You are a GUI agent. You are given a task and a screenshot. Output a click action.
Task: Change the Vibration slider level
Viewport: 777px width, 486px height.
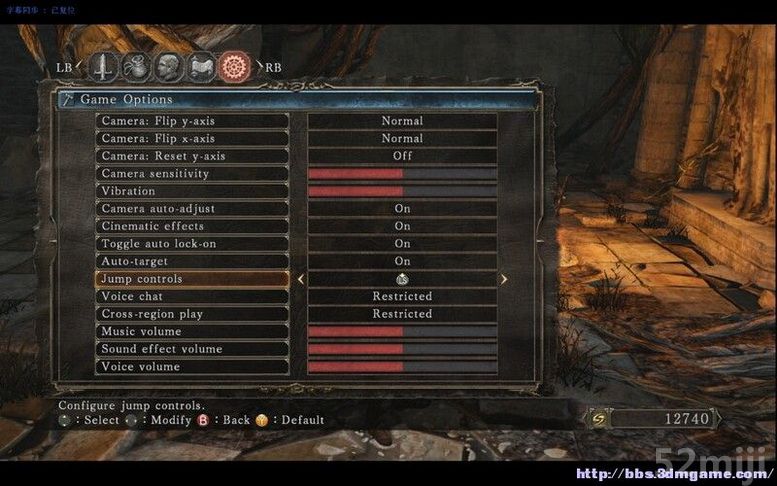[x=402, y=191]
